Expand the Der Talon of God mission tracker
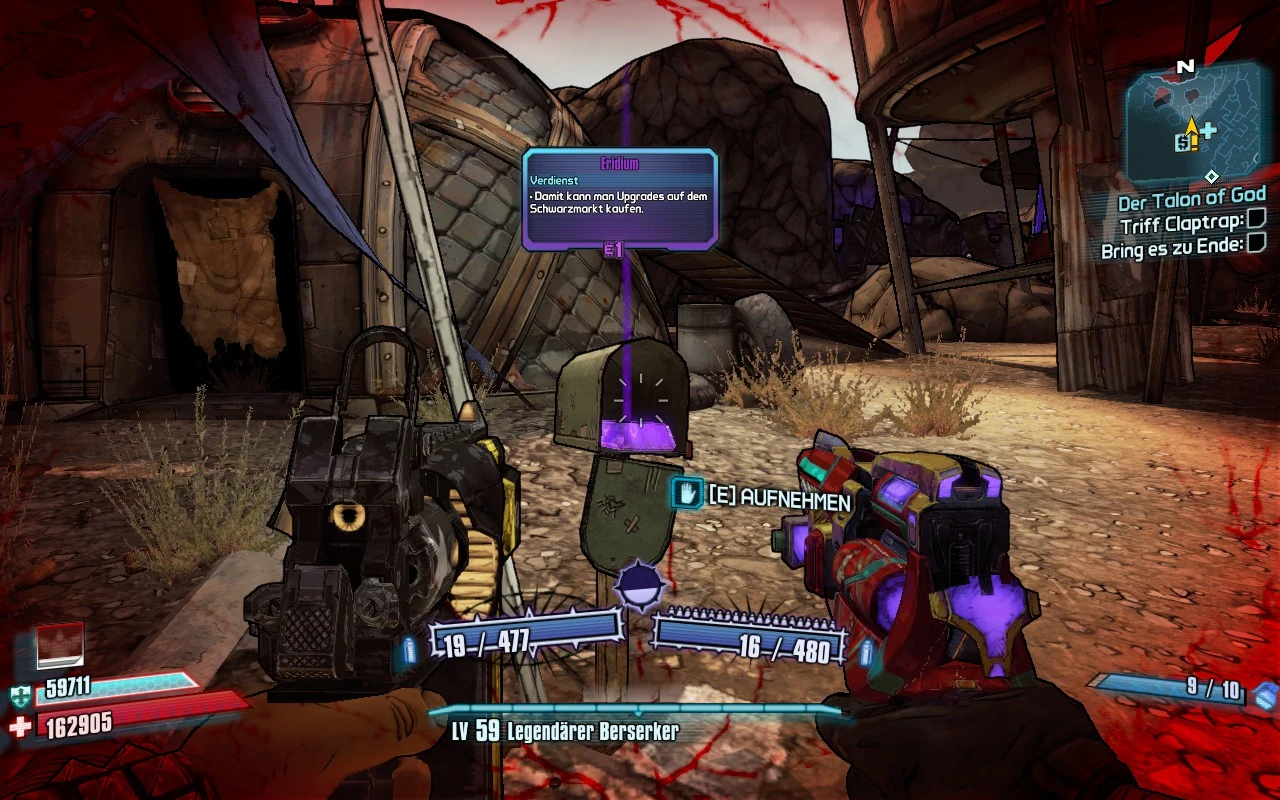This screenshot has height=800, width=1280. 1193,197
